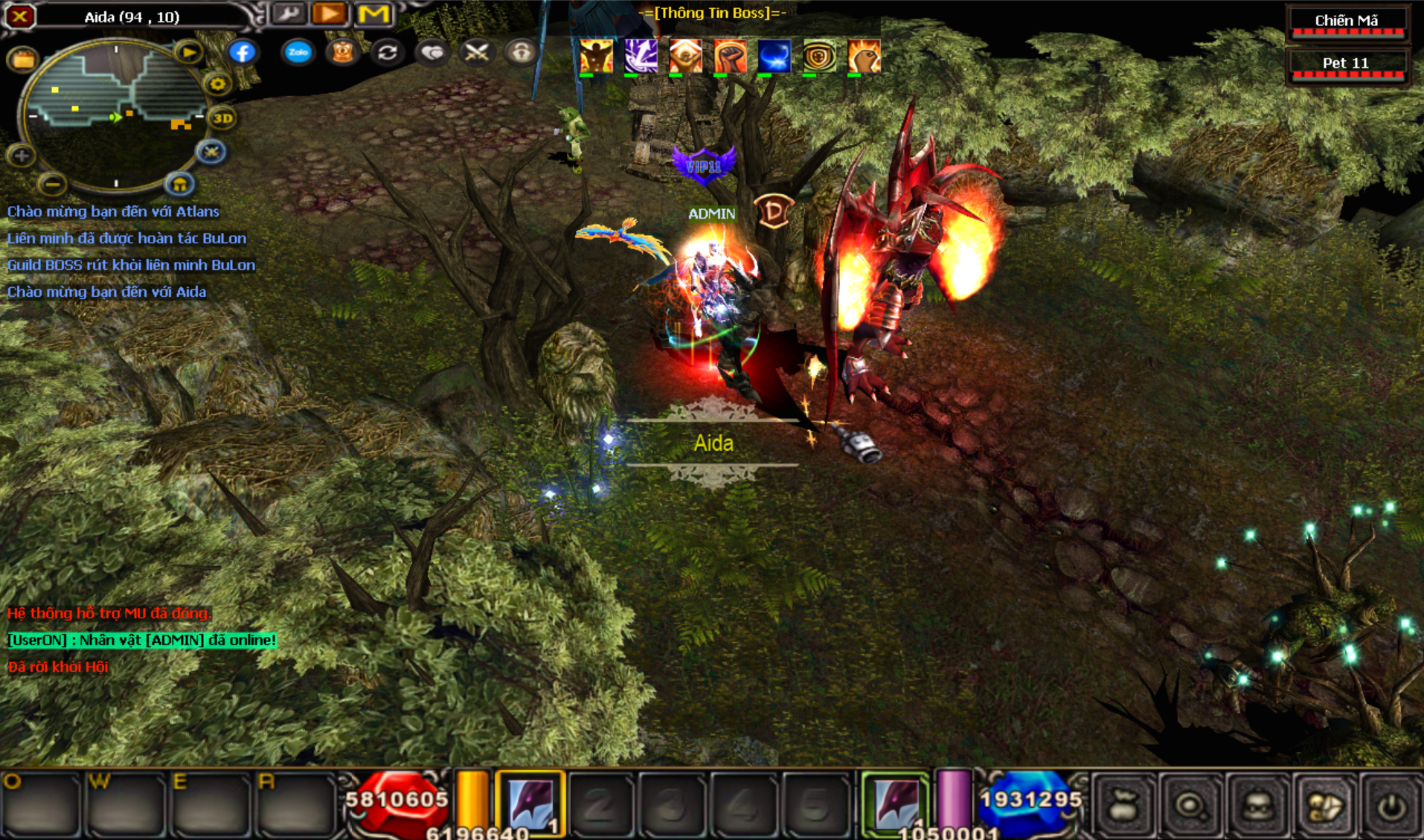The width and height of the screenshot is (1424, 840).
Task: Open the wrench settings button
Action: pos(288,14)
